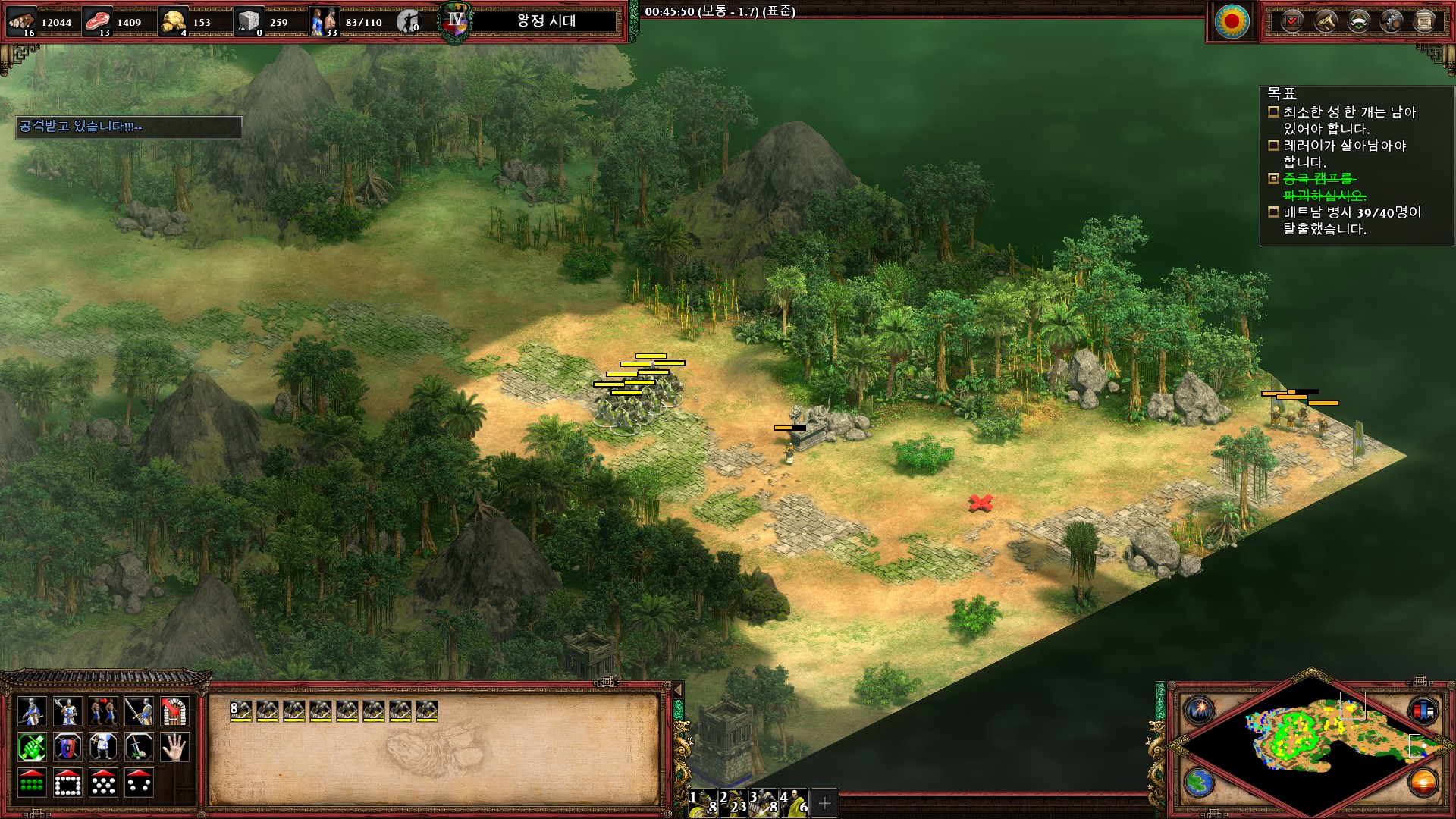
Task: Select the stop command hand icon
Action: [x=174, y=748]
